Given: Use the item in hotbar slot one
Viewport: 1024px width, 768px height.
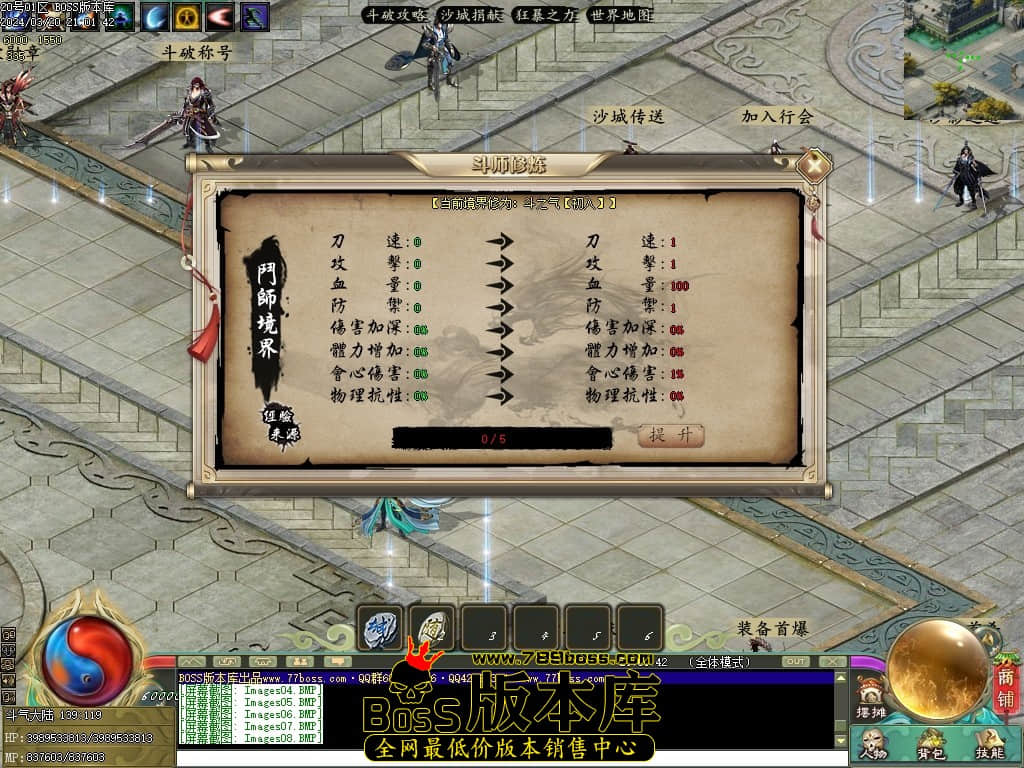Looking at the screenshot, I should point(381,628).
